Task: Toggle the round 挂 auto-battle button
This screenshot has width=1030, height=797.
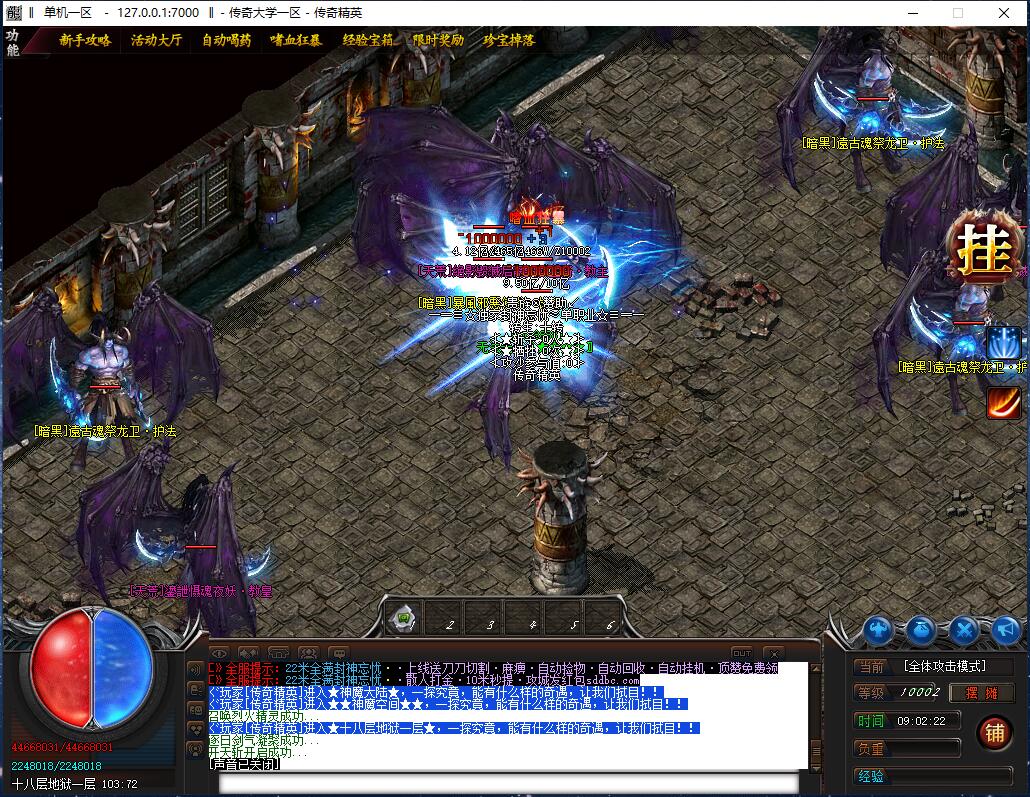Action: tap(984, 253)
